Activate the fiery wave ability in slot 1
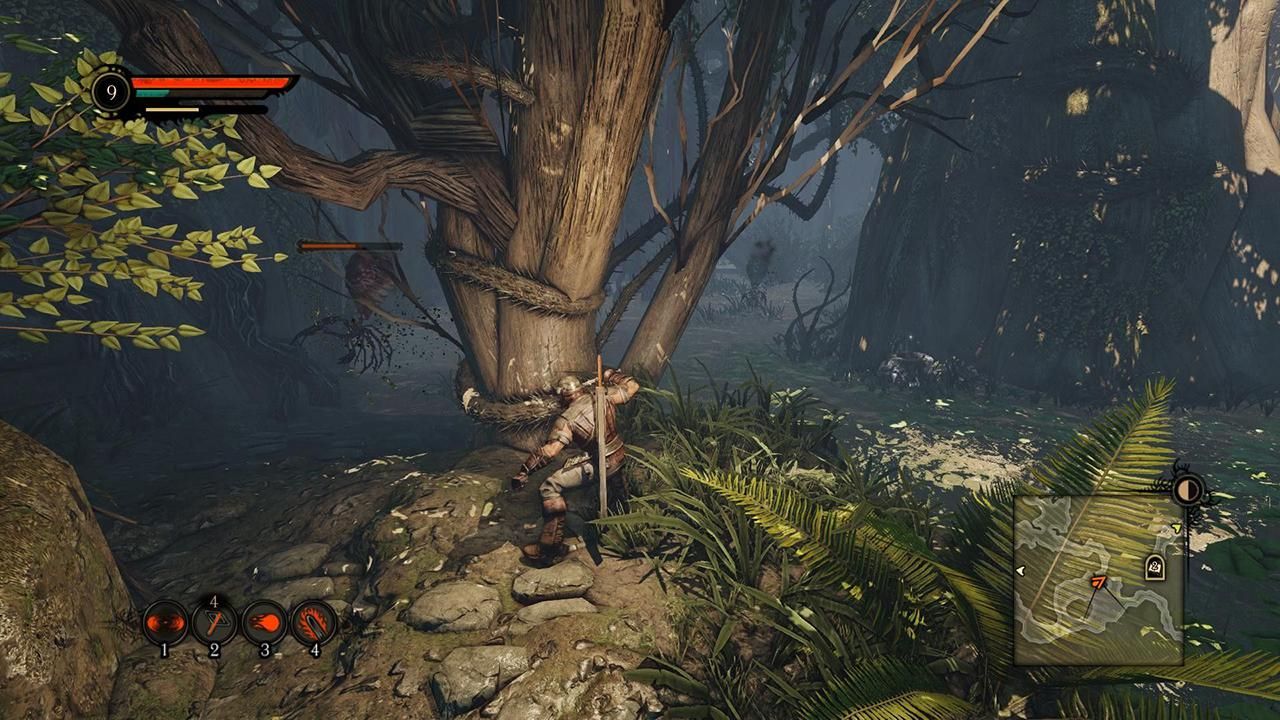 pos(165,623)
